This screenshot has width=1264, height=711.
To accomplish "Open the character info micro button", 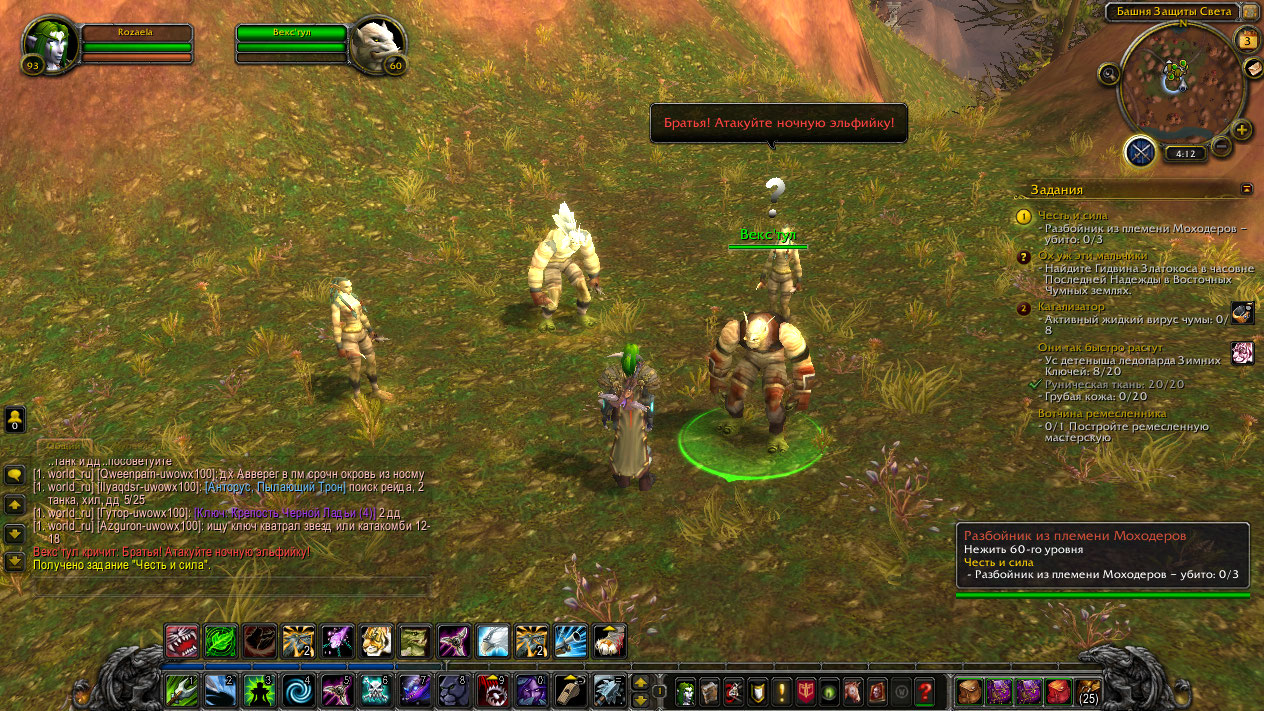I will point(686,690).
